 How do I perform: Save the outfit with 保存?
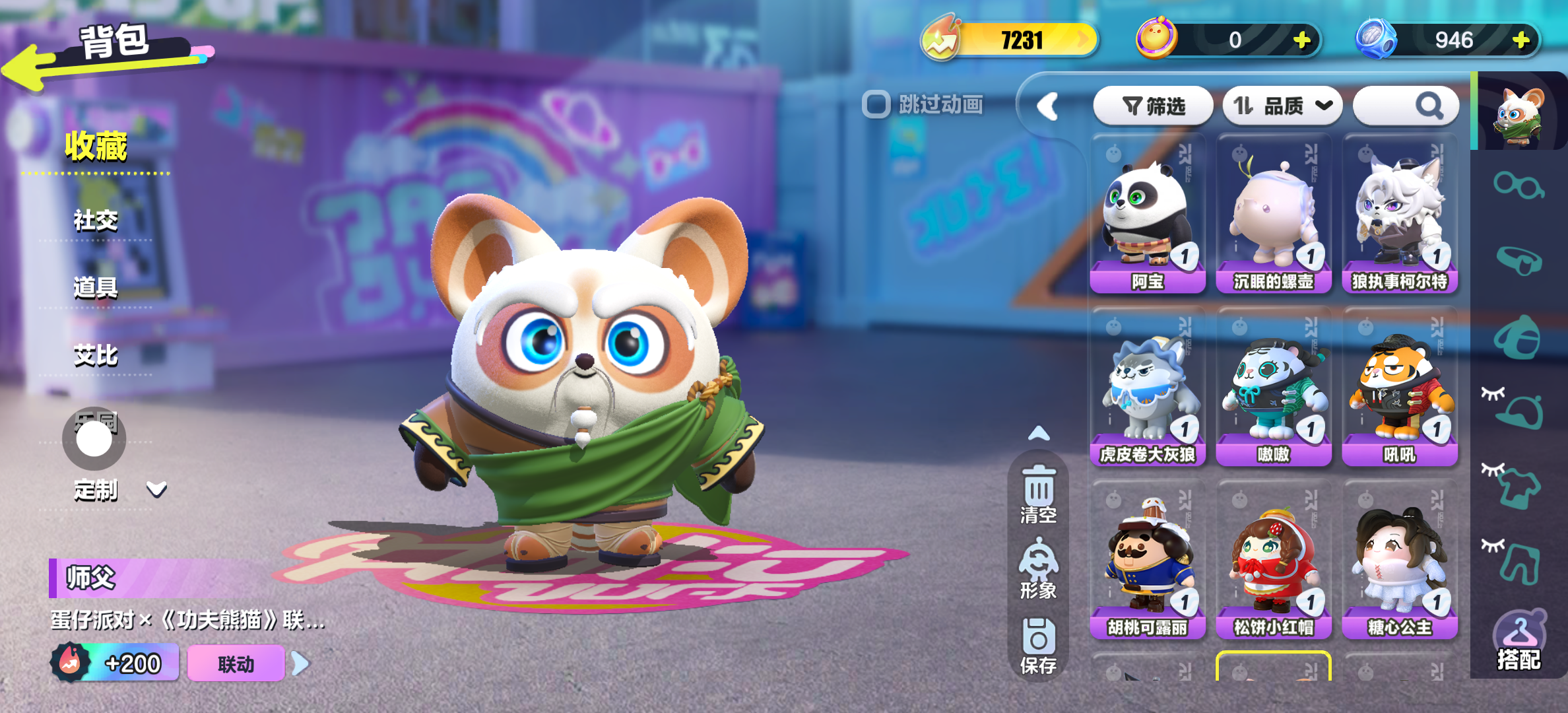tap(1039, 646)
